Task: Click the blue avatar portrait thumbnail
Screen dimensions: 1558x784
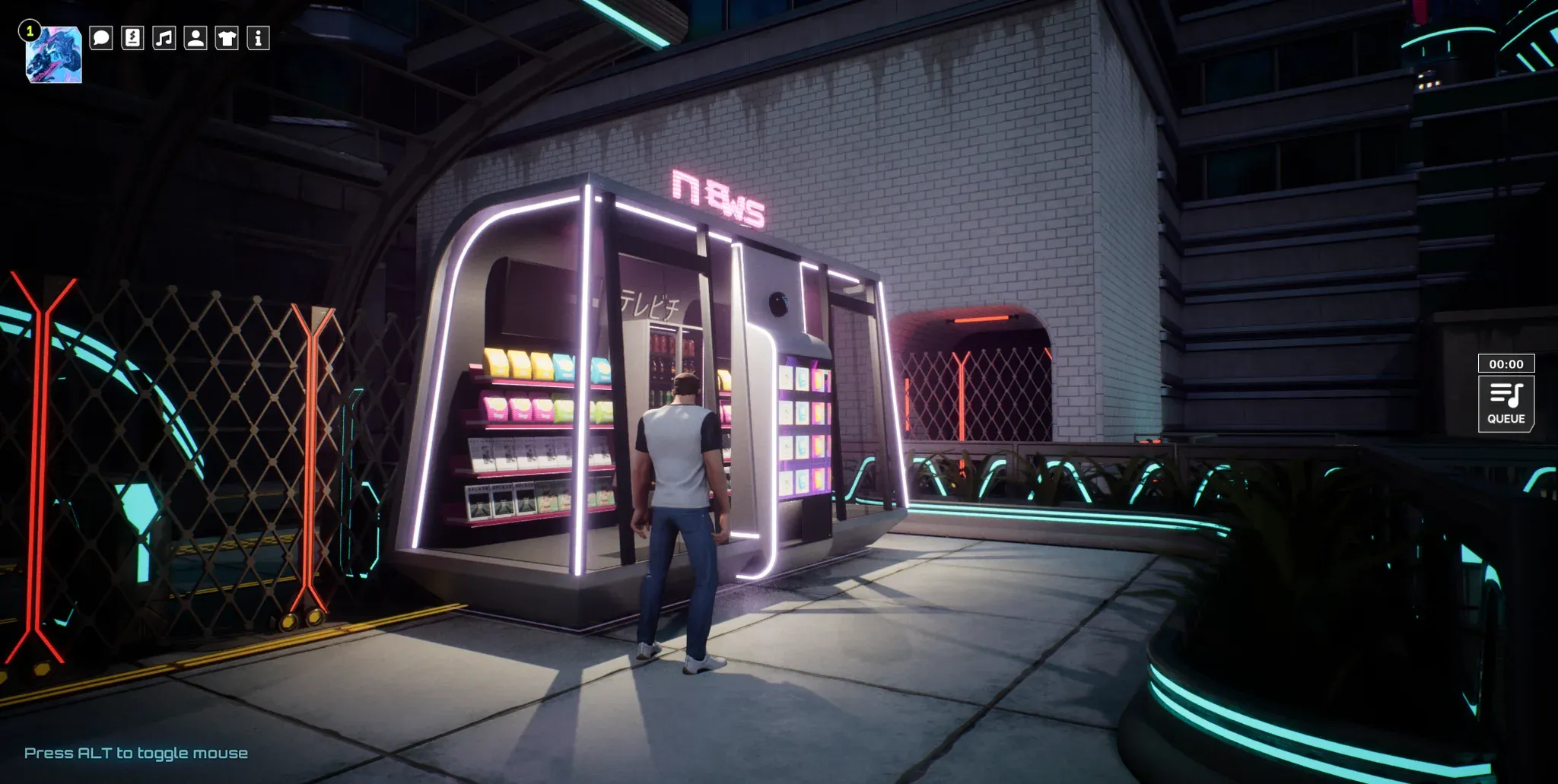Action: [54, 55]
